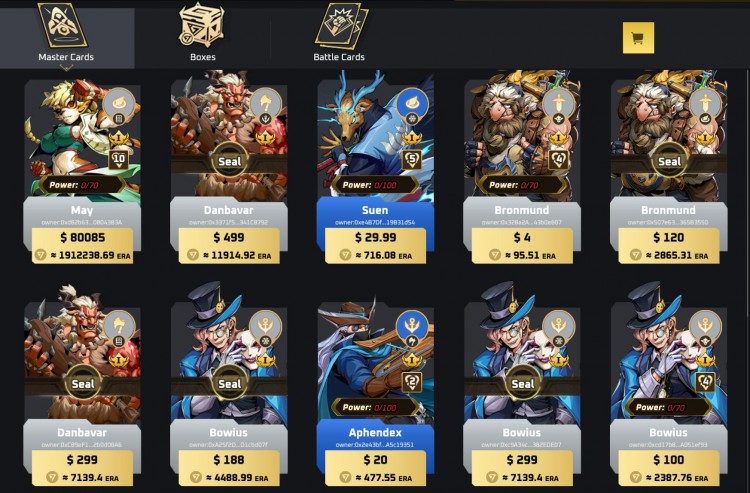Buy the $100 Bowius card

(669, 459)
